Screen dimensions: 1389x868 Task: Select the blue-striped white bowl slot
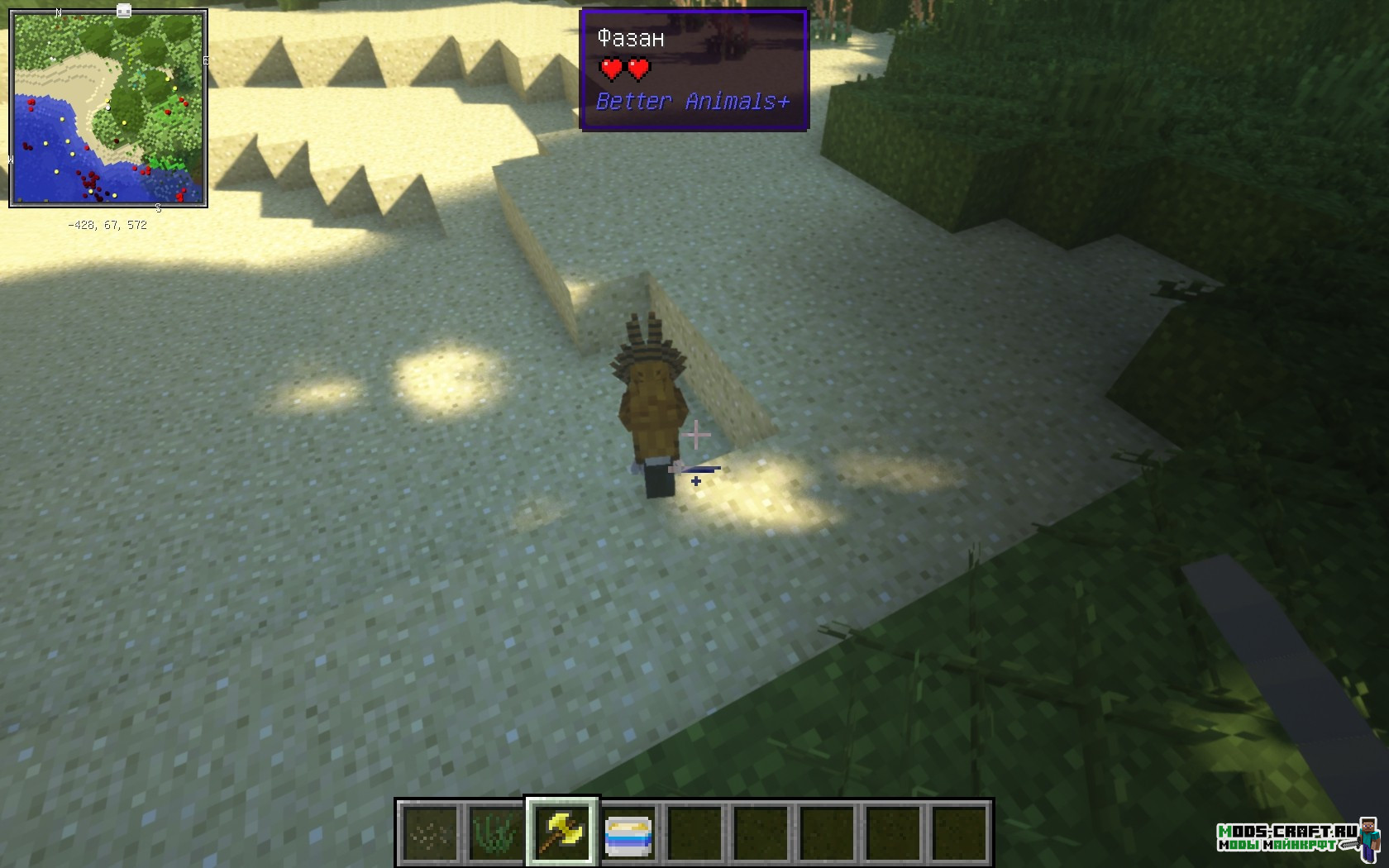pyautogui.click(x=628, y=832)
